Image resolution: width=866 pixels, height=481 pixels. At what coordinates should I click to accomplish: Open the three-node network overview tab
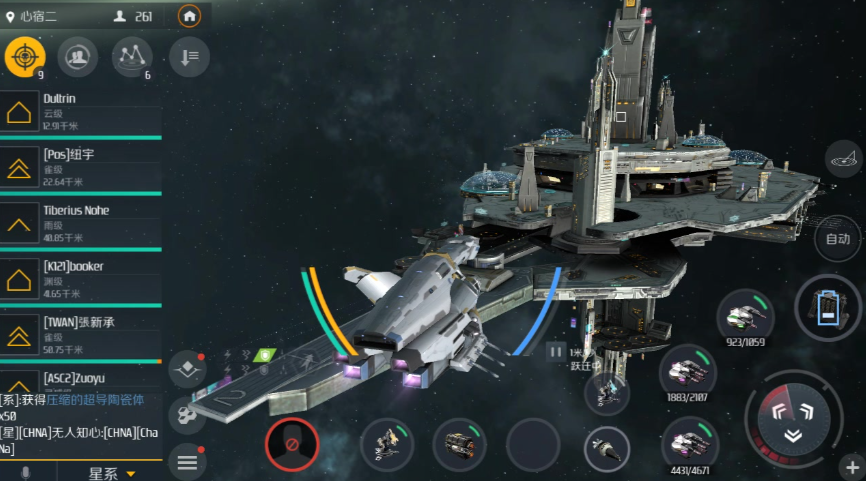pos(132,56)
